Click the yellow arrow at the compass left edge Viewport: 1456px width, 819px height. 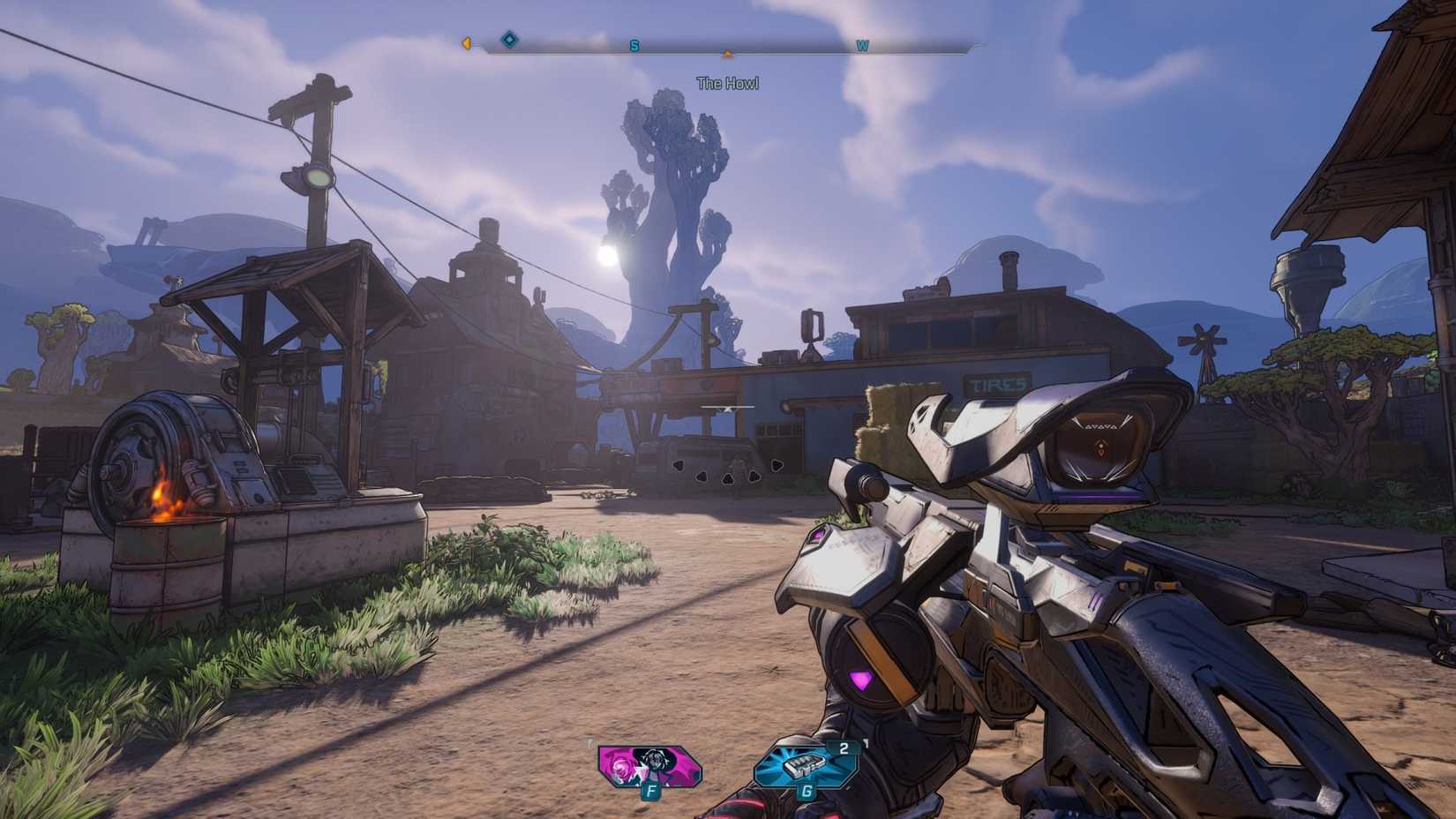coord(468,41)
